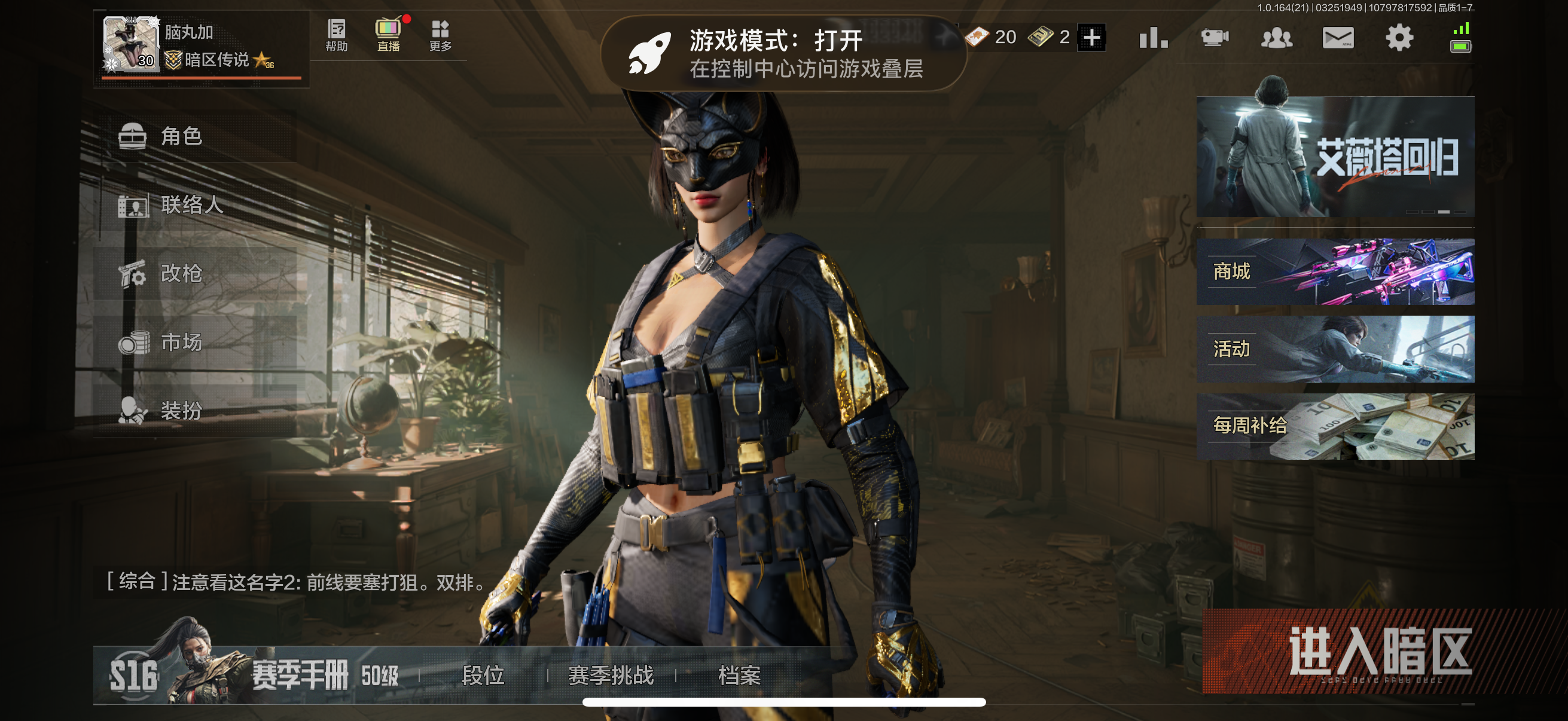Open the mail inbox icon
The width and height of the screenshot is (1568, 721).
(x=1338, y=37)
